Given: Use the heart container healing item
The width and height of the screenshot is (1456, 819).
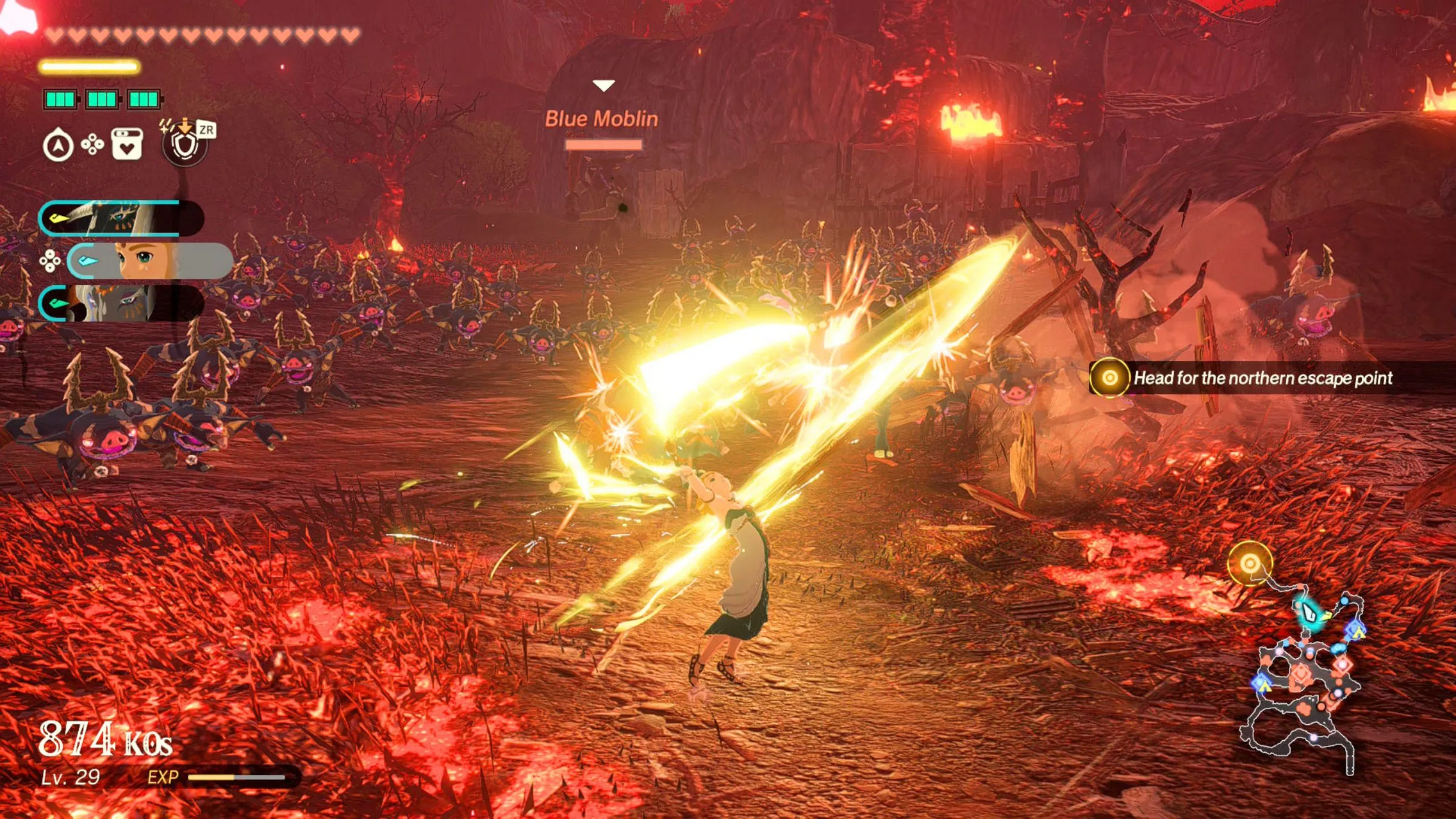Looking at the screenshot, I should click(x=127, y=144).
